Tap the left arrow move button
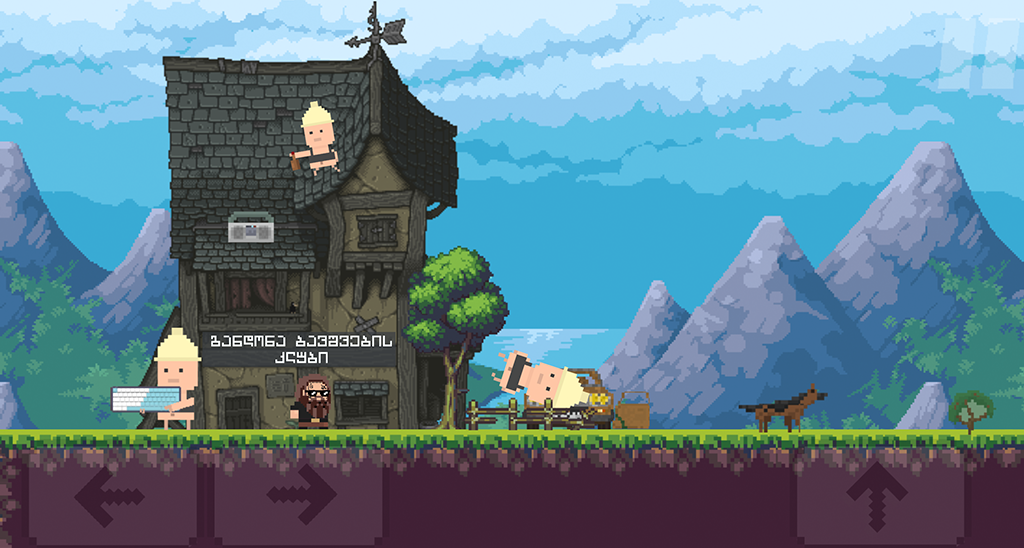 pos(110,496)
